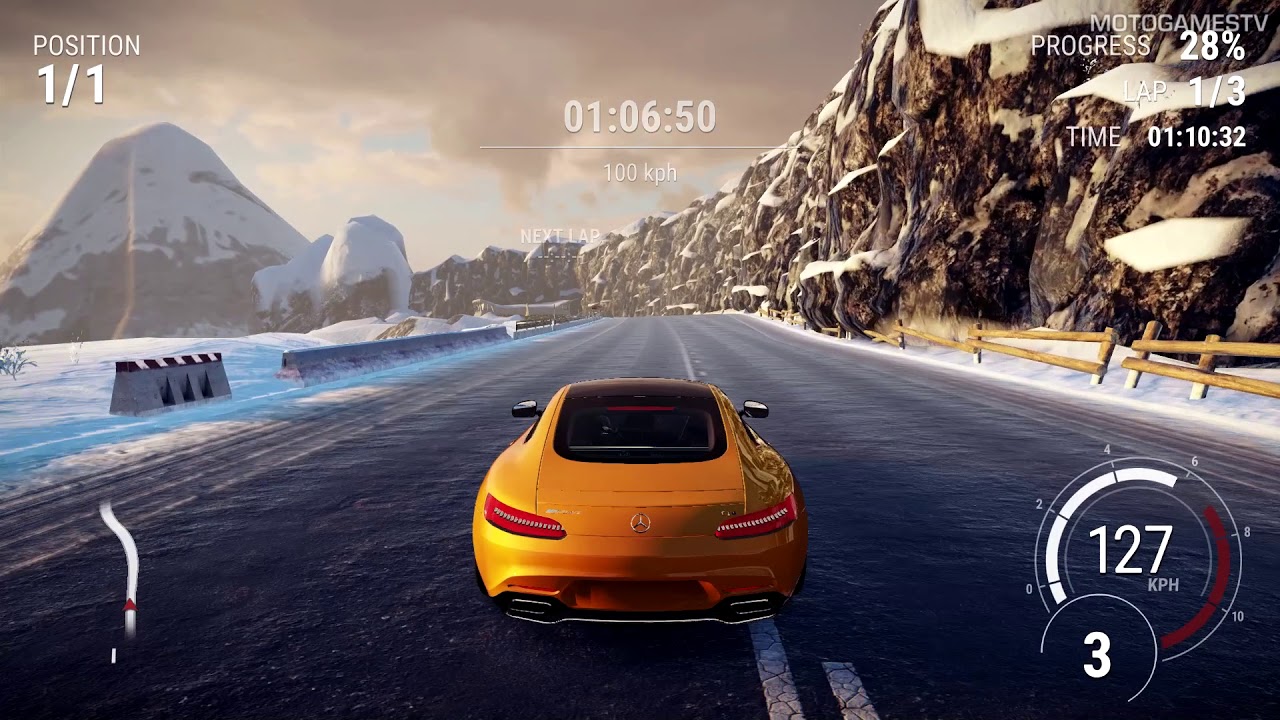
Task: Click the 01:10:32 total time display
Action: click(x=1196, y=138)
